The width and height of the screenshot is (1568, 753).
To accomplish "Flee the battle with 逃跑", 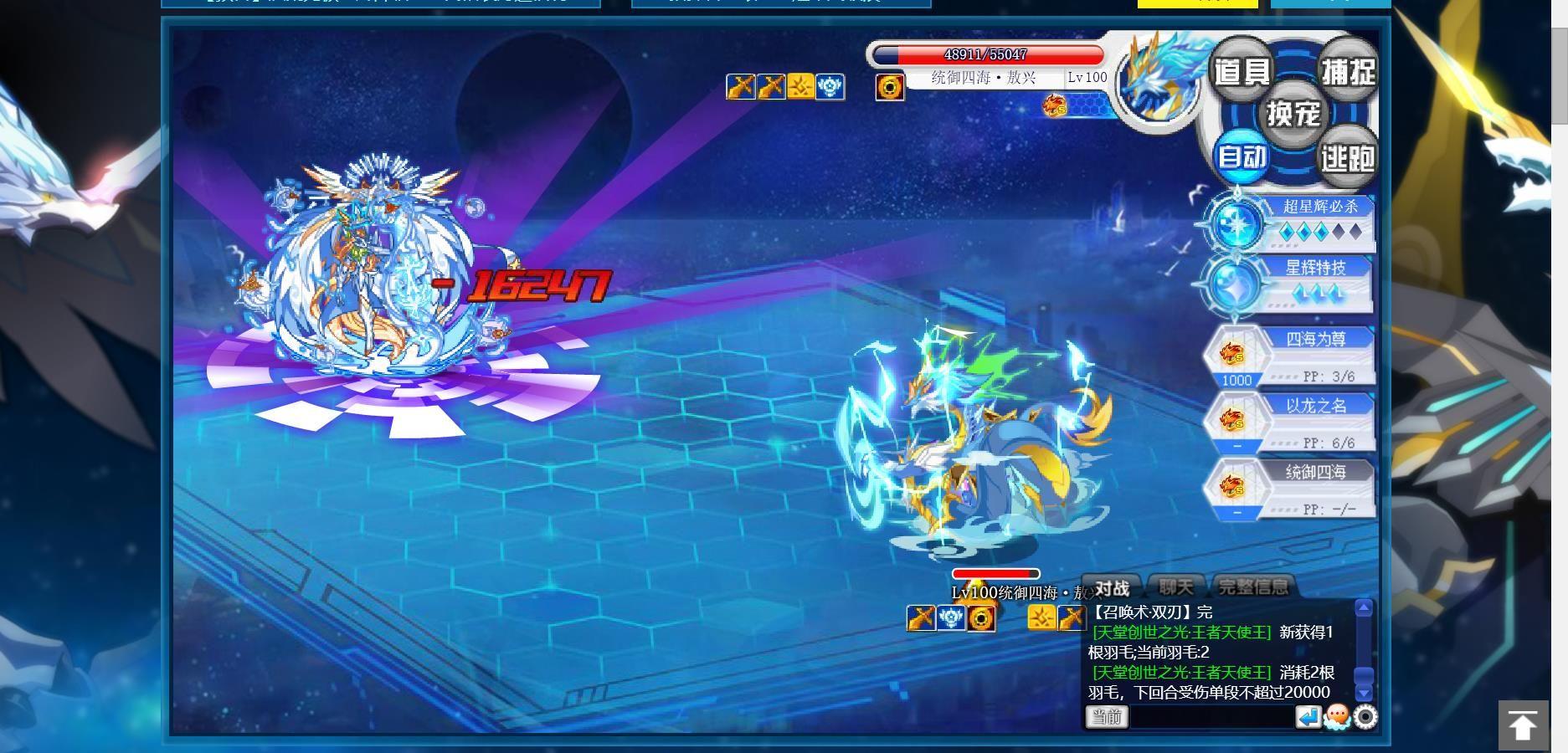I will point(1348,156).
